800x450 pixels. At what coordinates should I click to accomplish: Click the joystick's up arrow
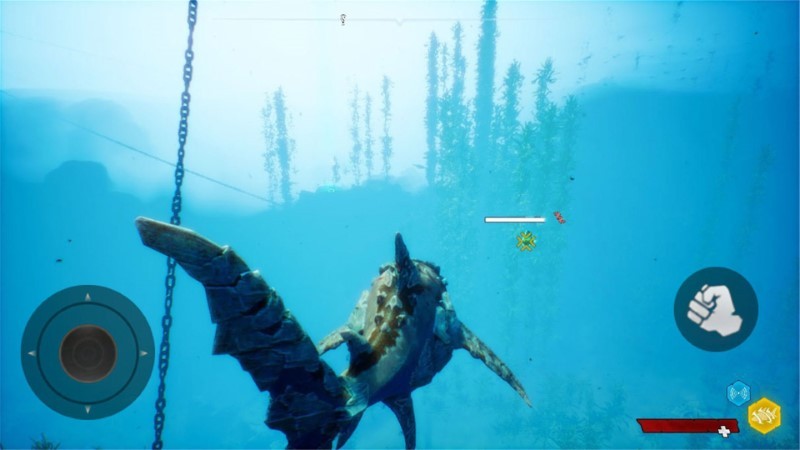pos(87,297)
